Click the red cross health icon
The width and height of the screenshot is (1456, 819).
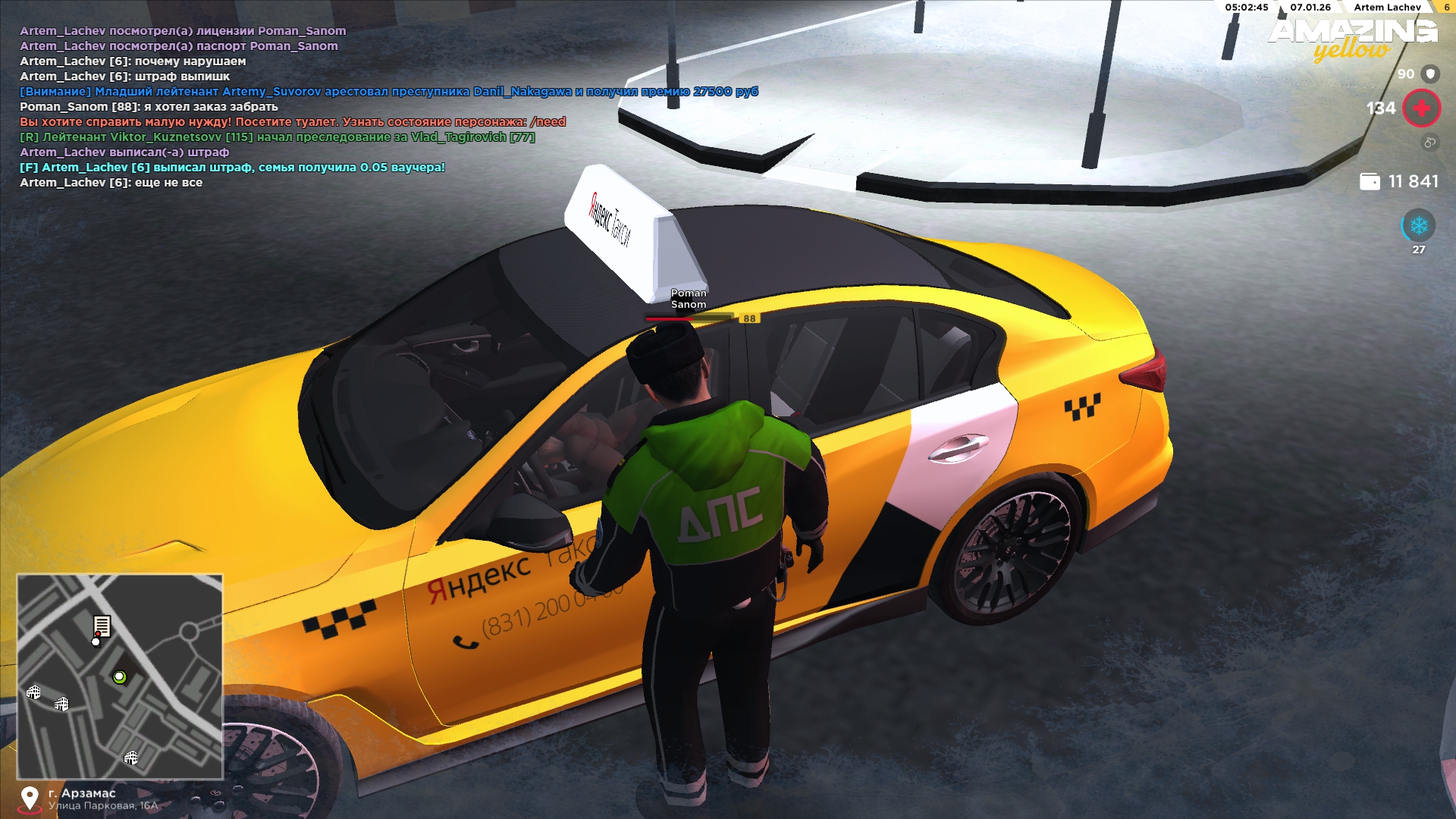coord(1421,108)
